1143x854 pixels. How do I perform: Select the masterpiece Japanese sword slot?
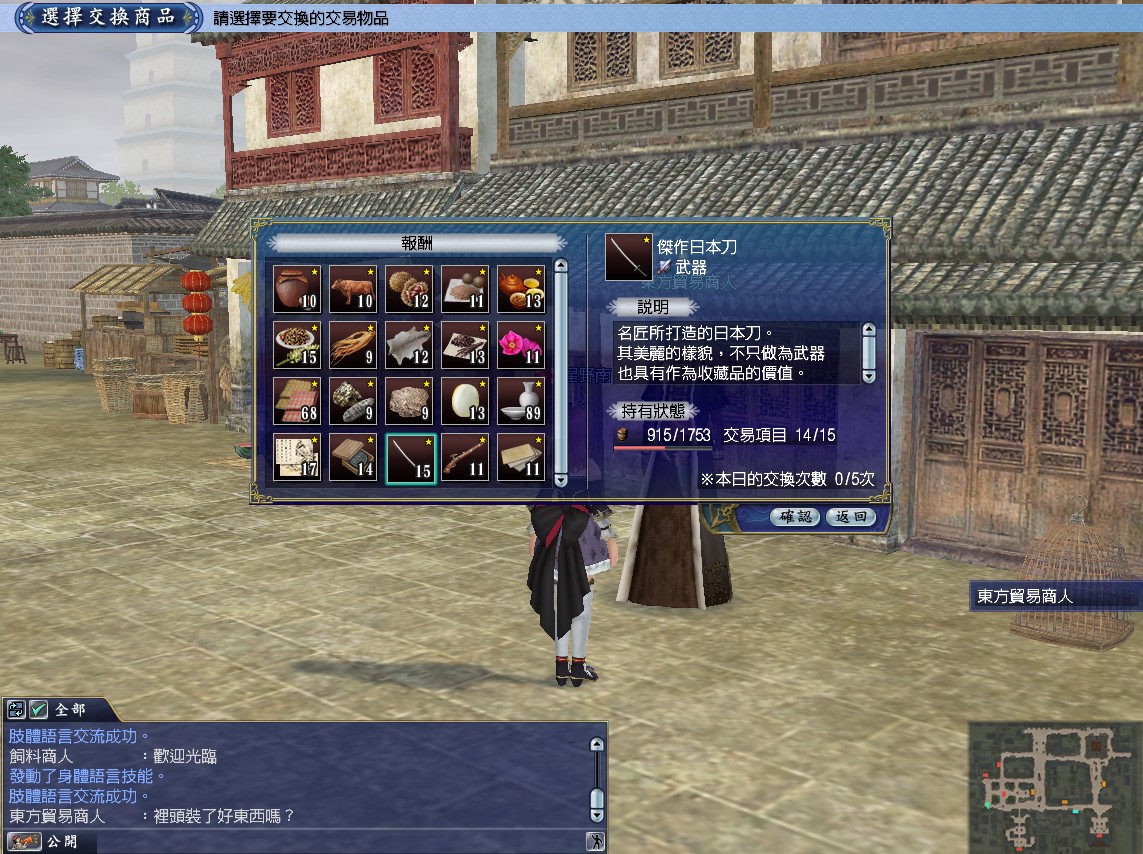point(409,457)
